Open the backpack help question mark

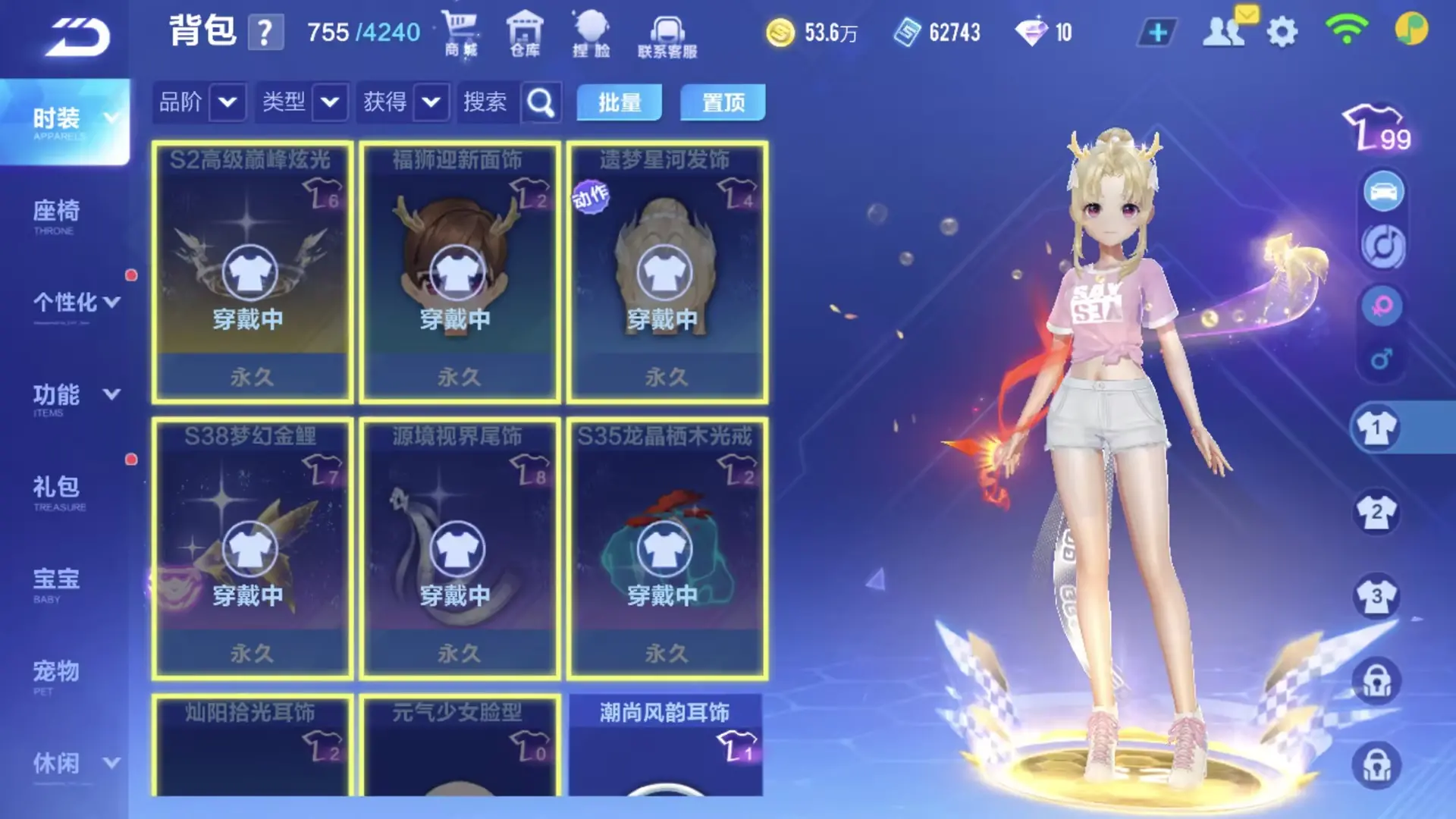click(x=265, y=33)
